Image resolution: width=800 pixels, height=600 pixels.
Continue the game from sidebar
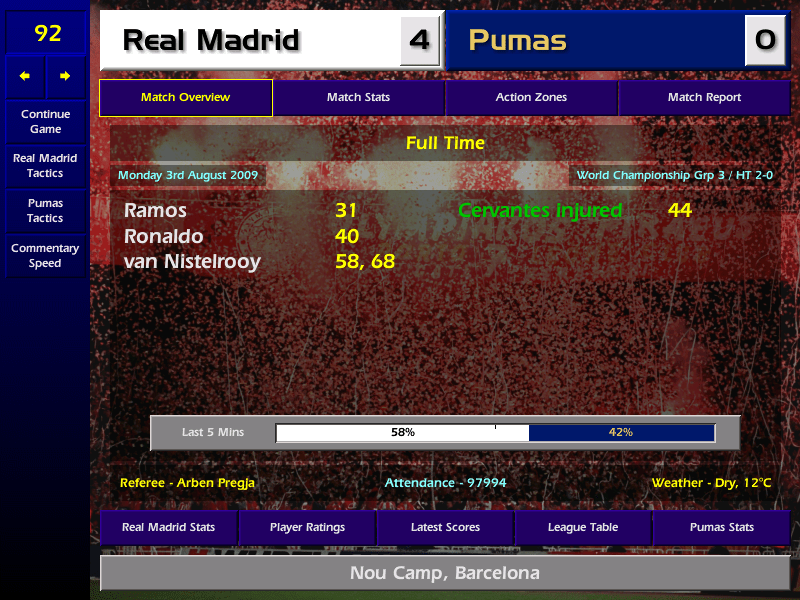click(x=45, y=121)
